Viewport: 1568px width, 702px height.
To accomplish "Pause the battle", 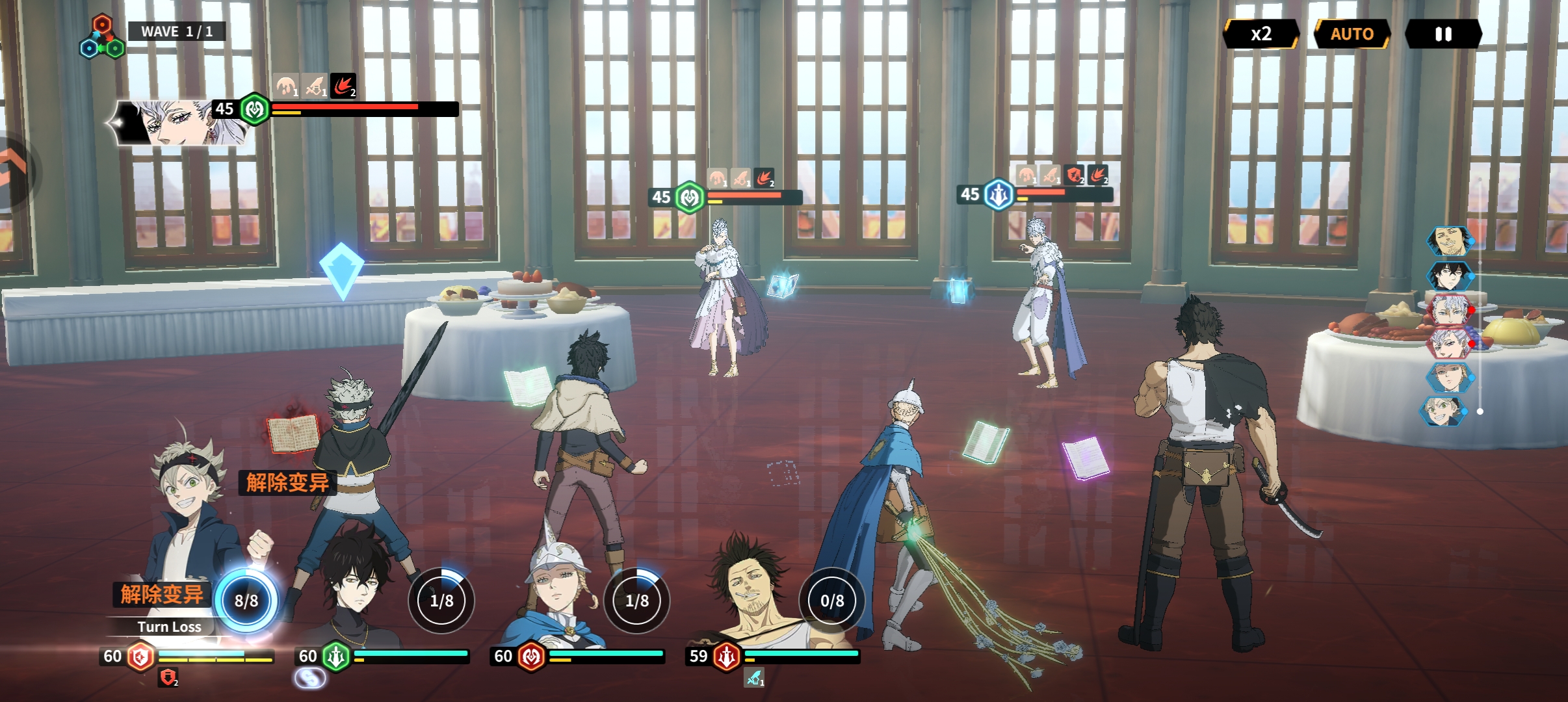I will (1443, 34).
